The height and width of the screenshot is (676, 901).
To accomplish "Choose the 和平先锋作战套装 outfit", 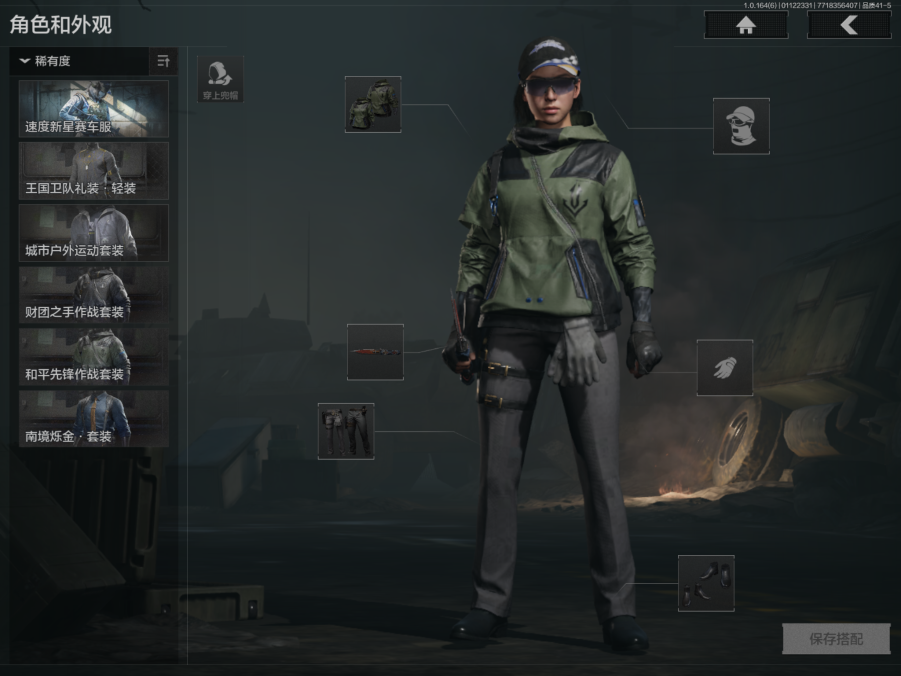I will [94, 357].
